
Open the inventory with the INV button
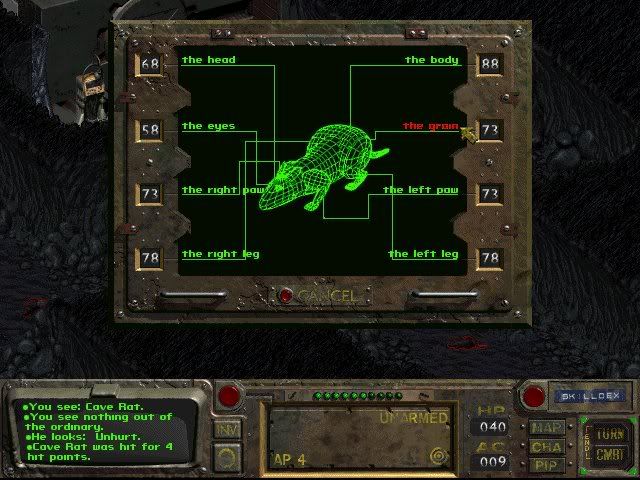[227, 431]
